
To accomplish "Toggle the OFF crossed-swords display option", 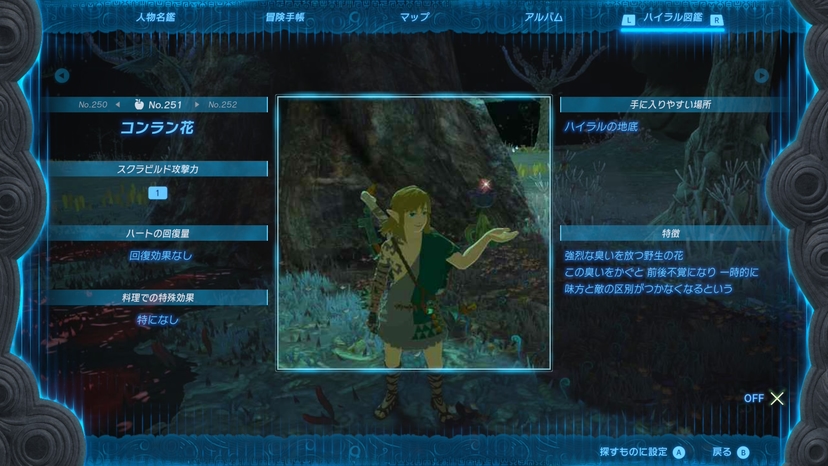I will click(766, 398).
